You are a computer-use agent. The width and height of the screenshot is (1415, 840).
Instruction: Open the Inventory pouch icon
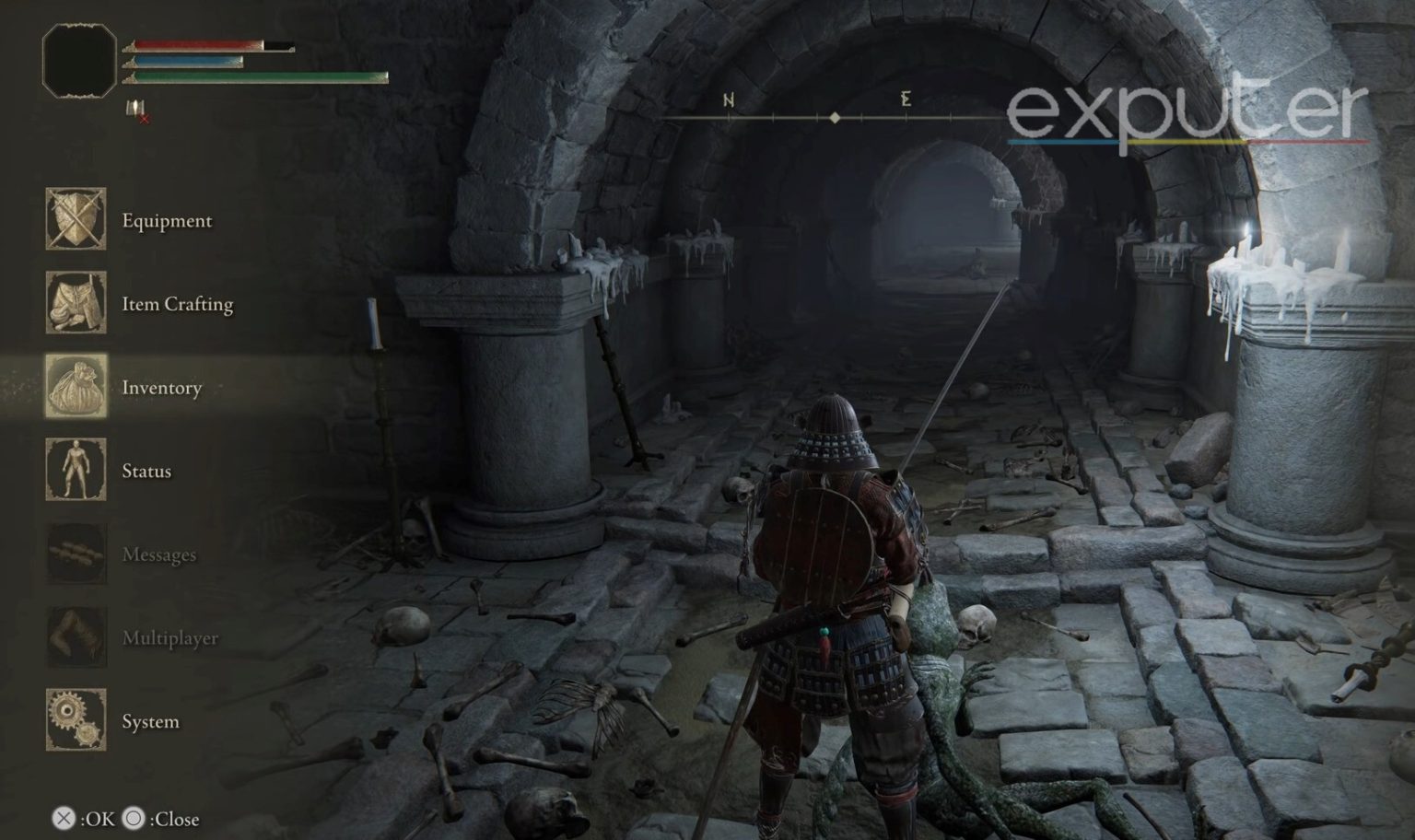pos(76,388)
